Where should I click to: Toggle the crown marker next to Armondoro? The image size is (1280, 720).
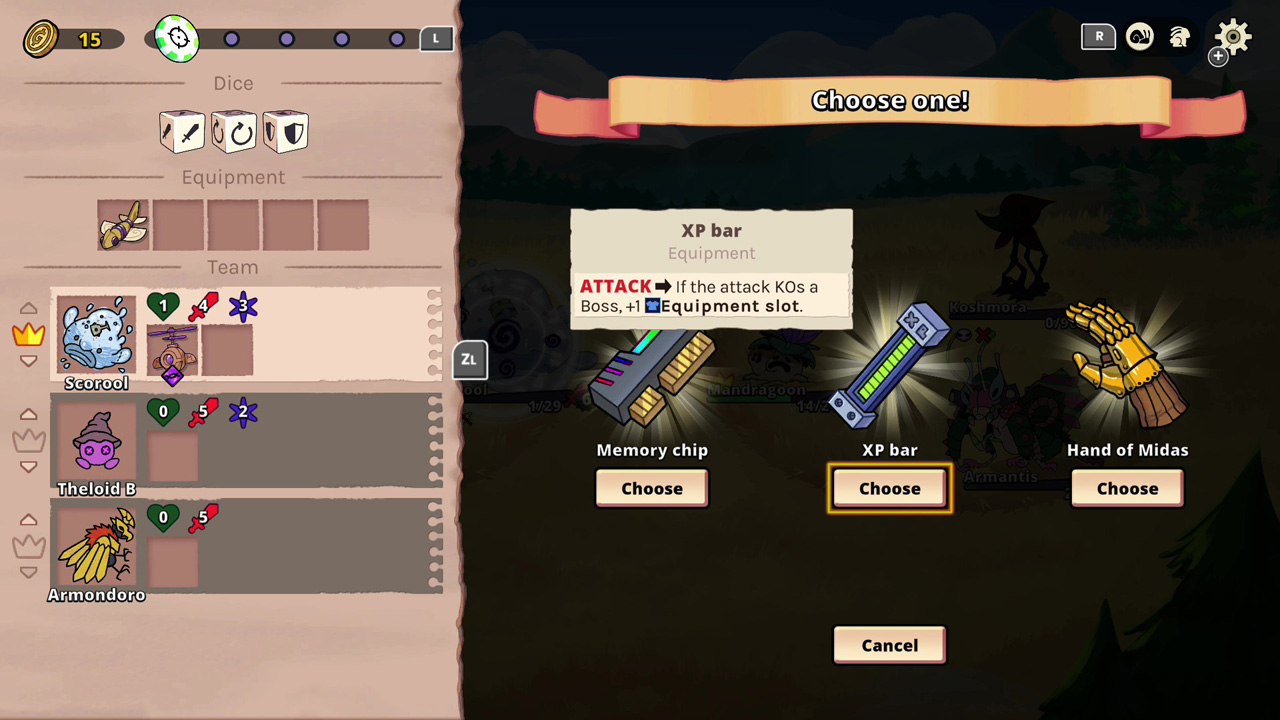coord(28,546)
